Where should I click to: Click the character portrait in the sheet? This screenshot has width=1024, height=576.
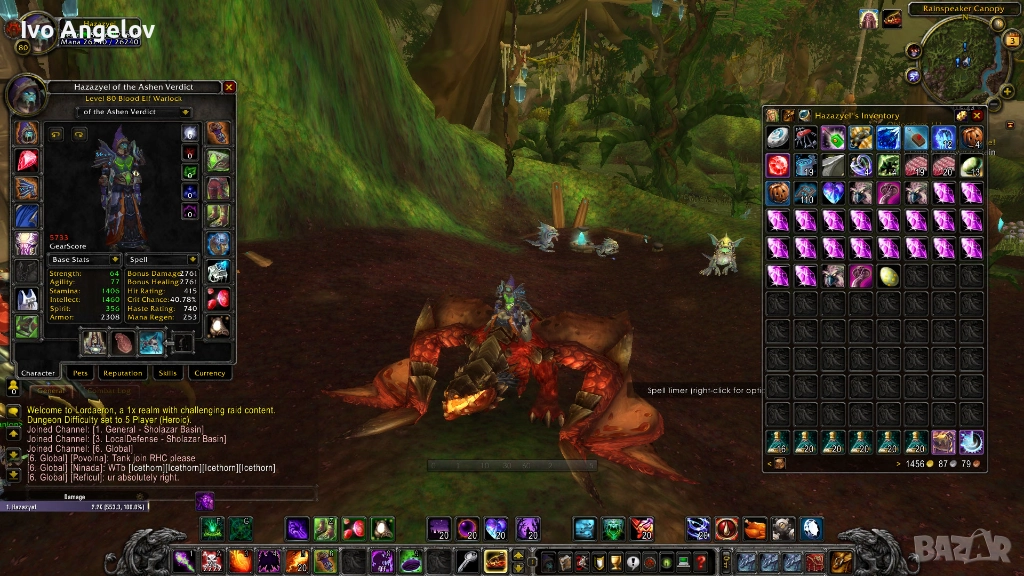pyautogui.click(x=25, y=96)
